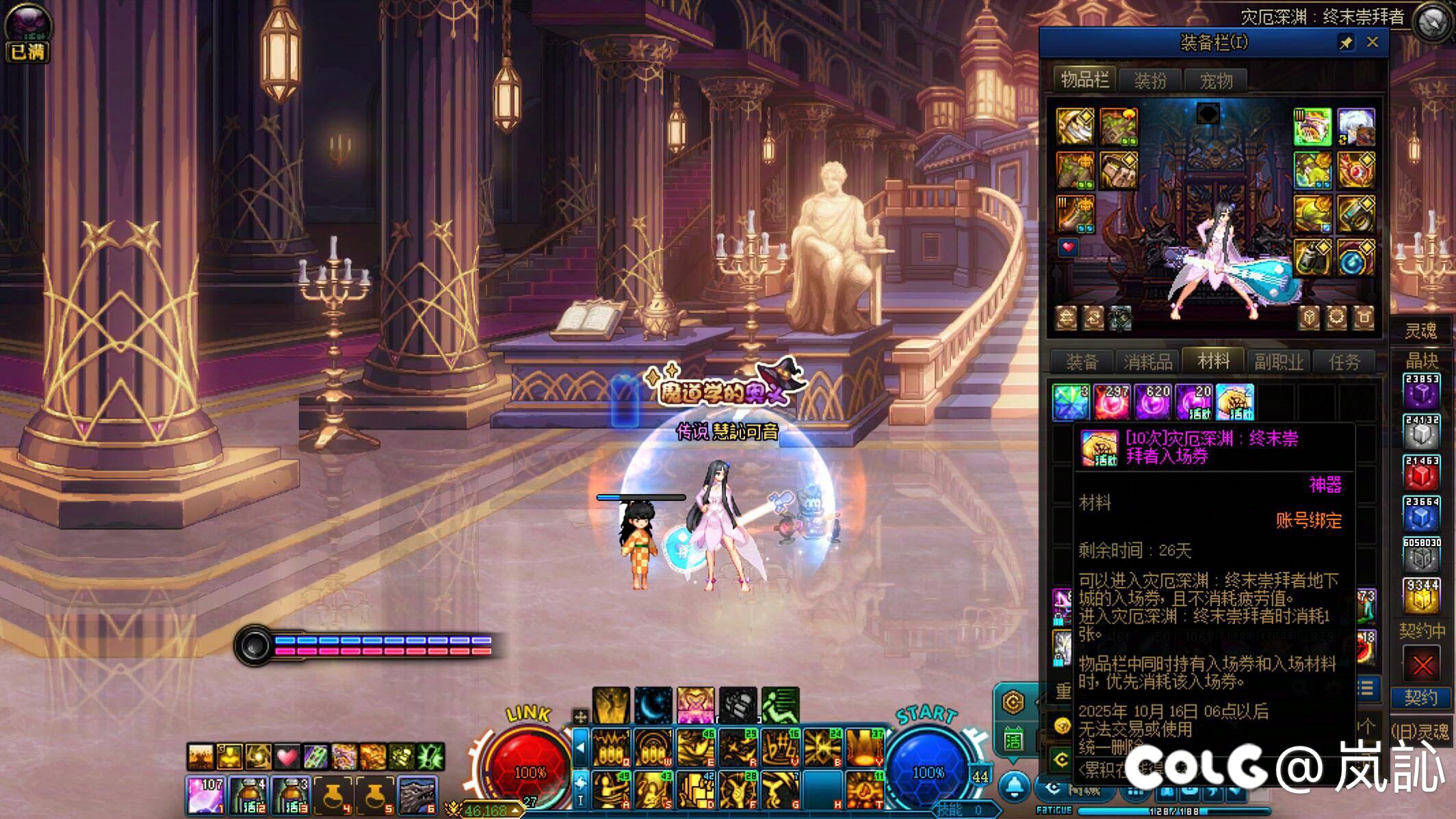This screenshot has width=1456, height=819.
Task: Open the compass icon beside the dungeon name
Action: coord(1431,22)
